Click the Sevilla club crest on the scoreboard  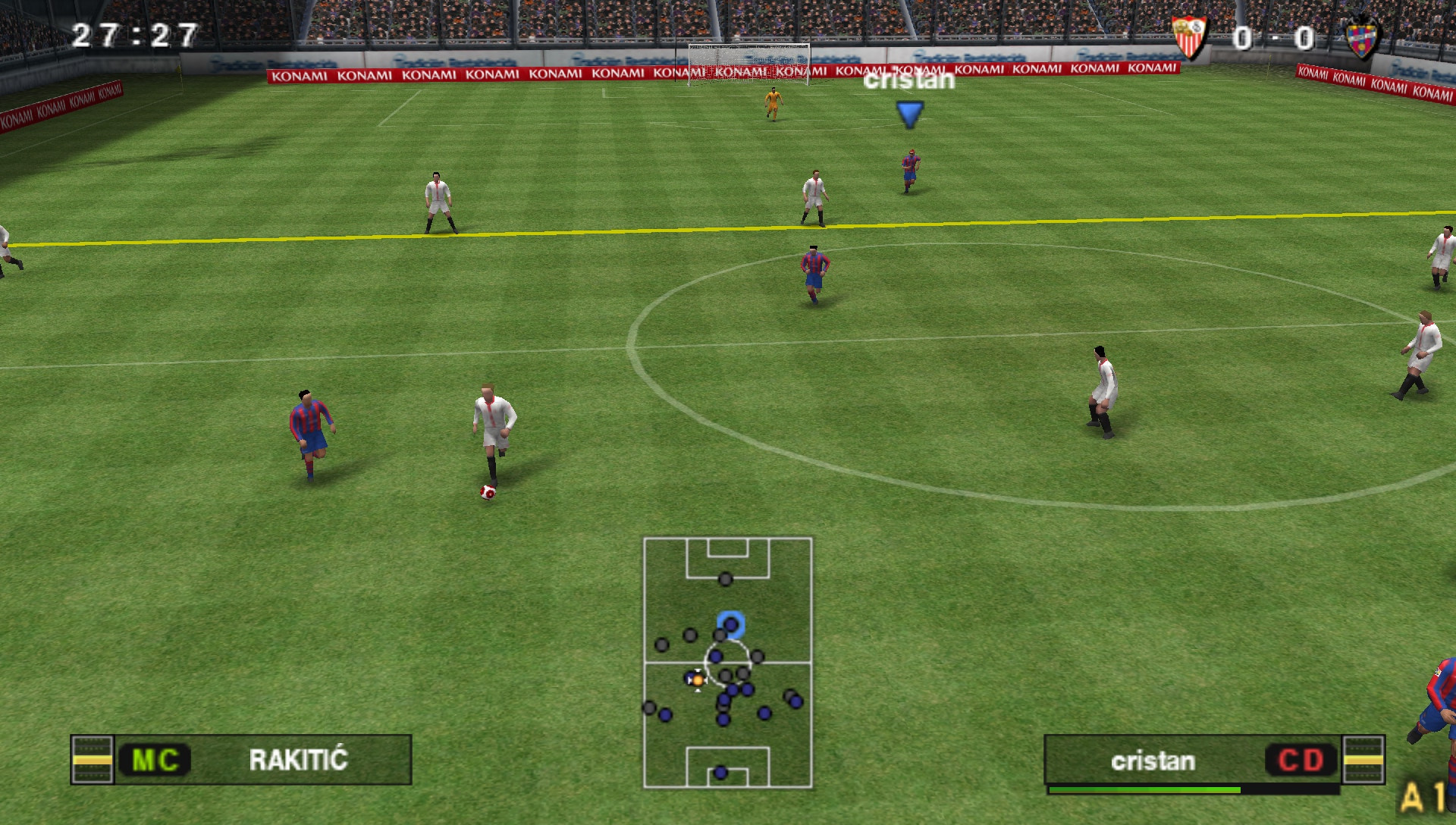(x=1188, y=37)
